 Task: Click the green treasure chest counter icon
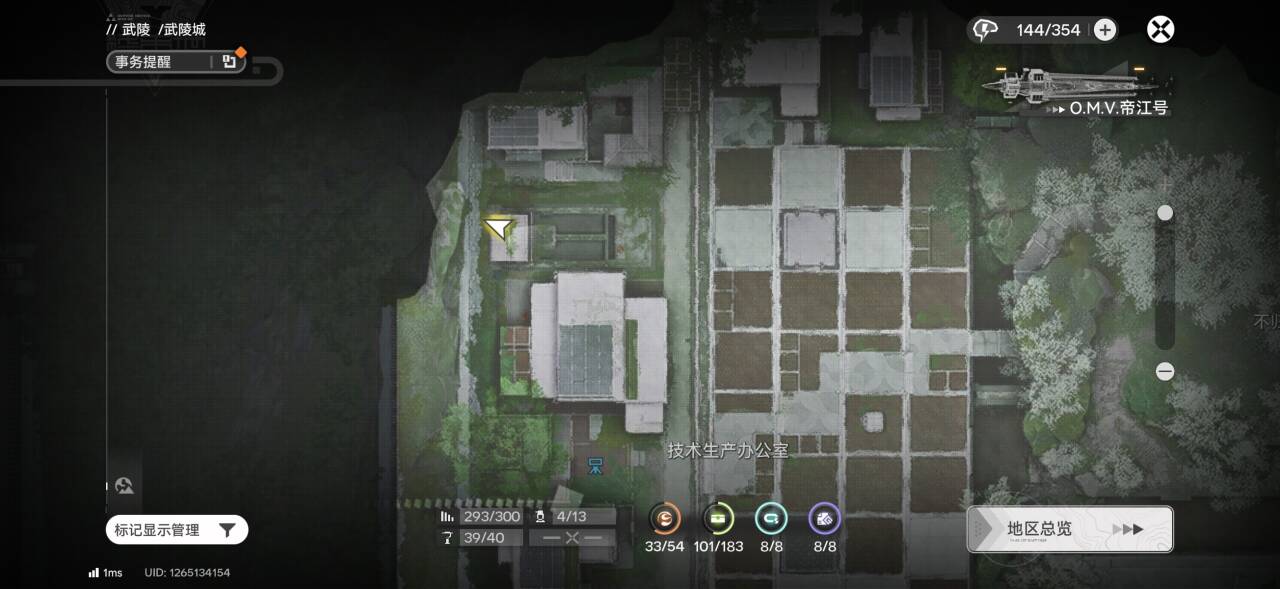(718, 518)
